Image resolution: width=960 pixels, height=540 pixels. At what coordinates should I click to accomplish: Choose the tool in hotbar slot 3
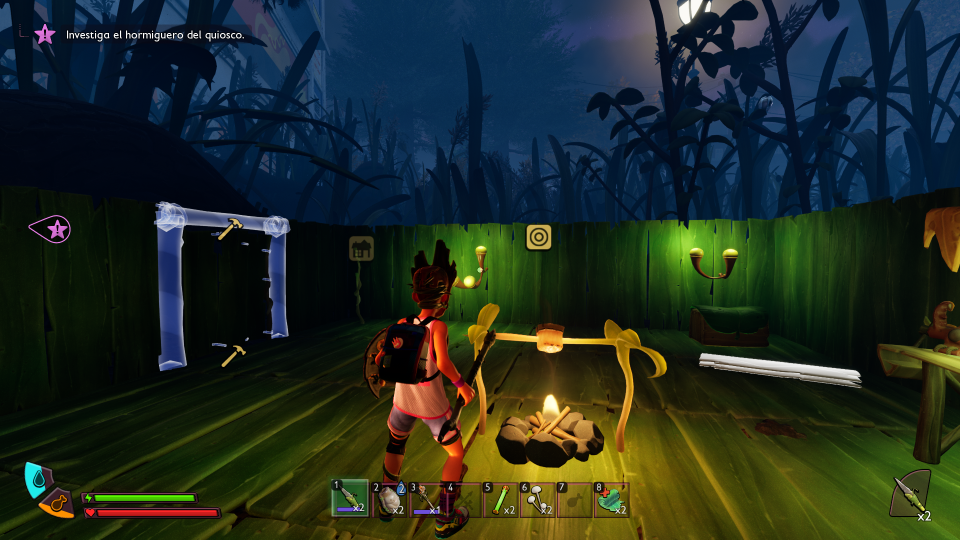tap(426, 498)
